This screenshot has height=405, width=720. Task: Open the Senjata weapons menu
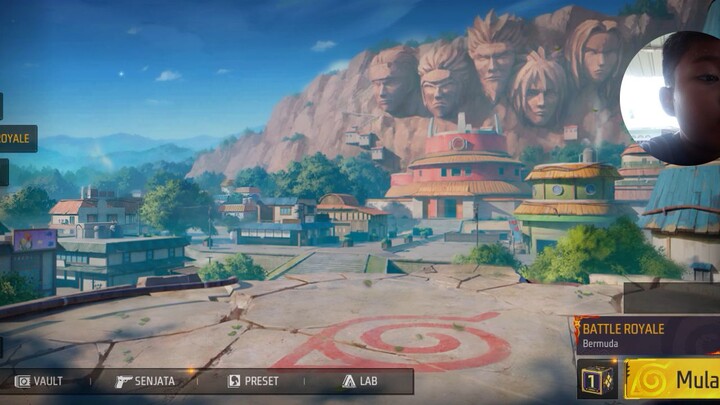146,381
